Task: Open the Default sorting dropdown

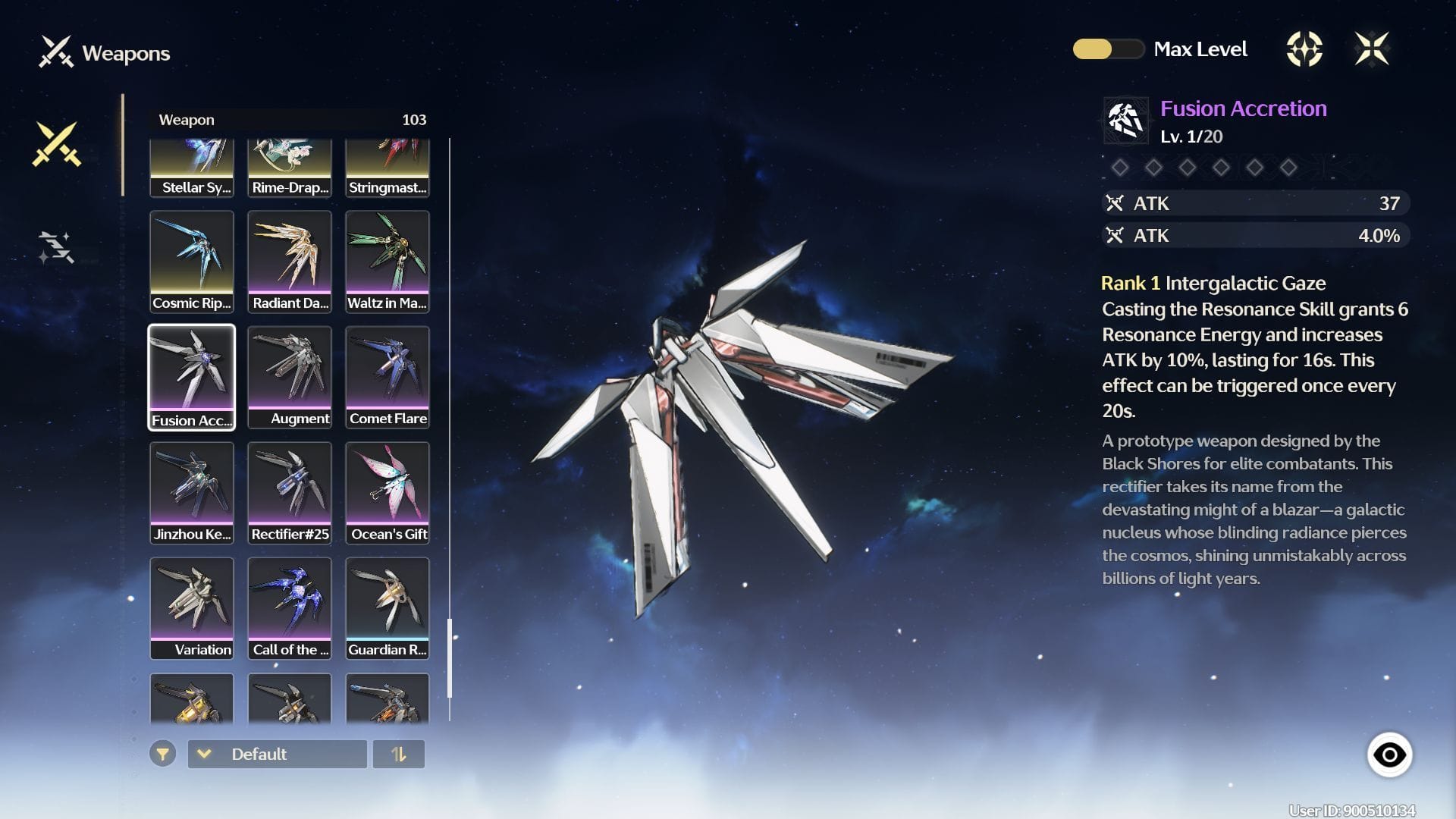Action: 277,755
